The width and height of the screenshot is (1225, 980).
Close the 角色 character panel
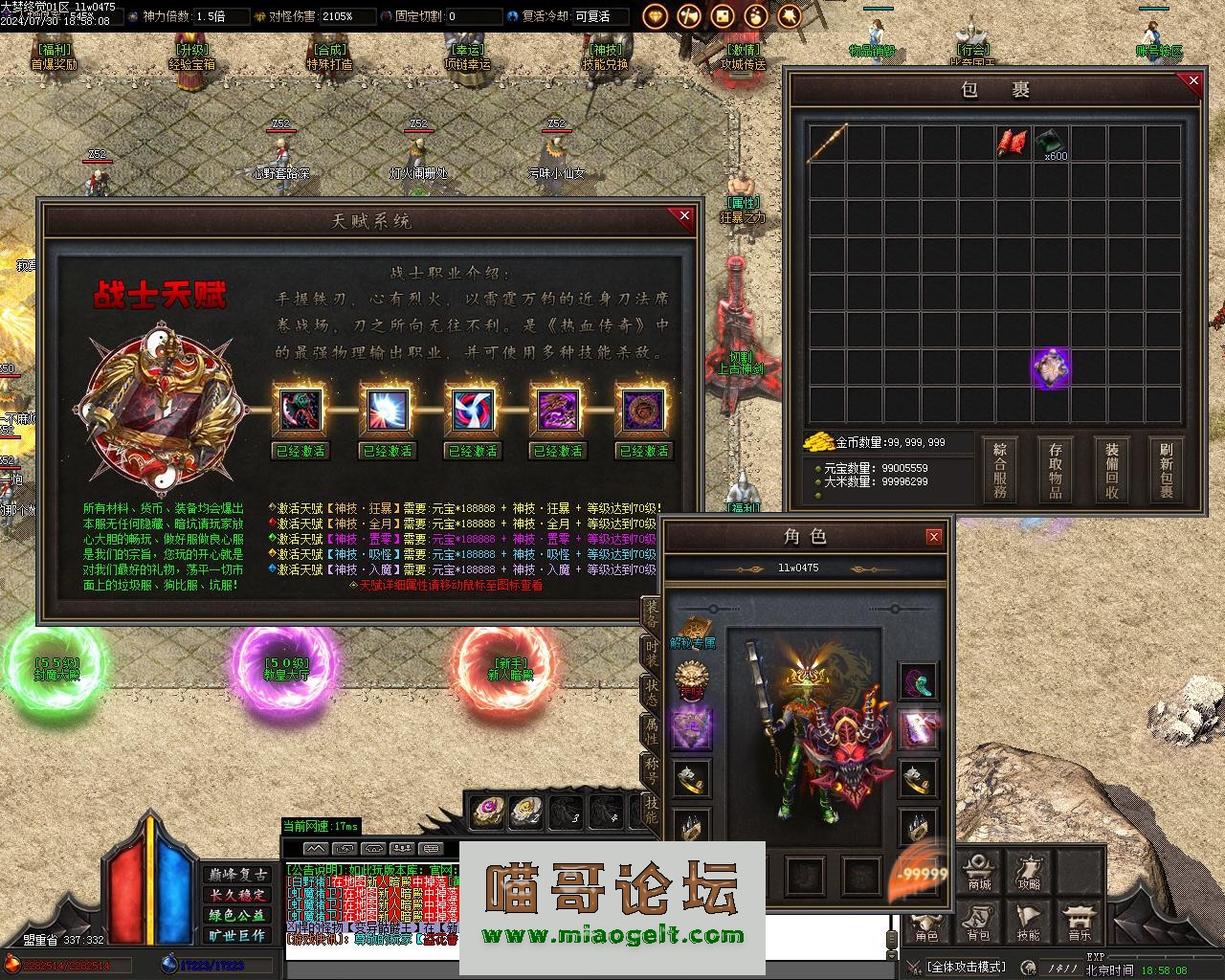[x=934, y=537]
